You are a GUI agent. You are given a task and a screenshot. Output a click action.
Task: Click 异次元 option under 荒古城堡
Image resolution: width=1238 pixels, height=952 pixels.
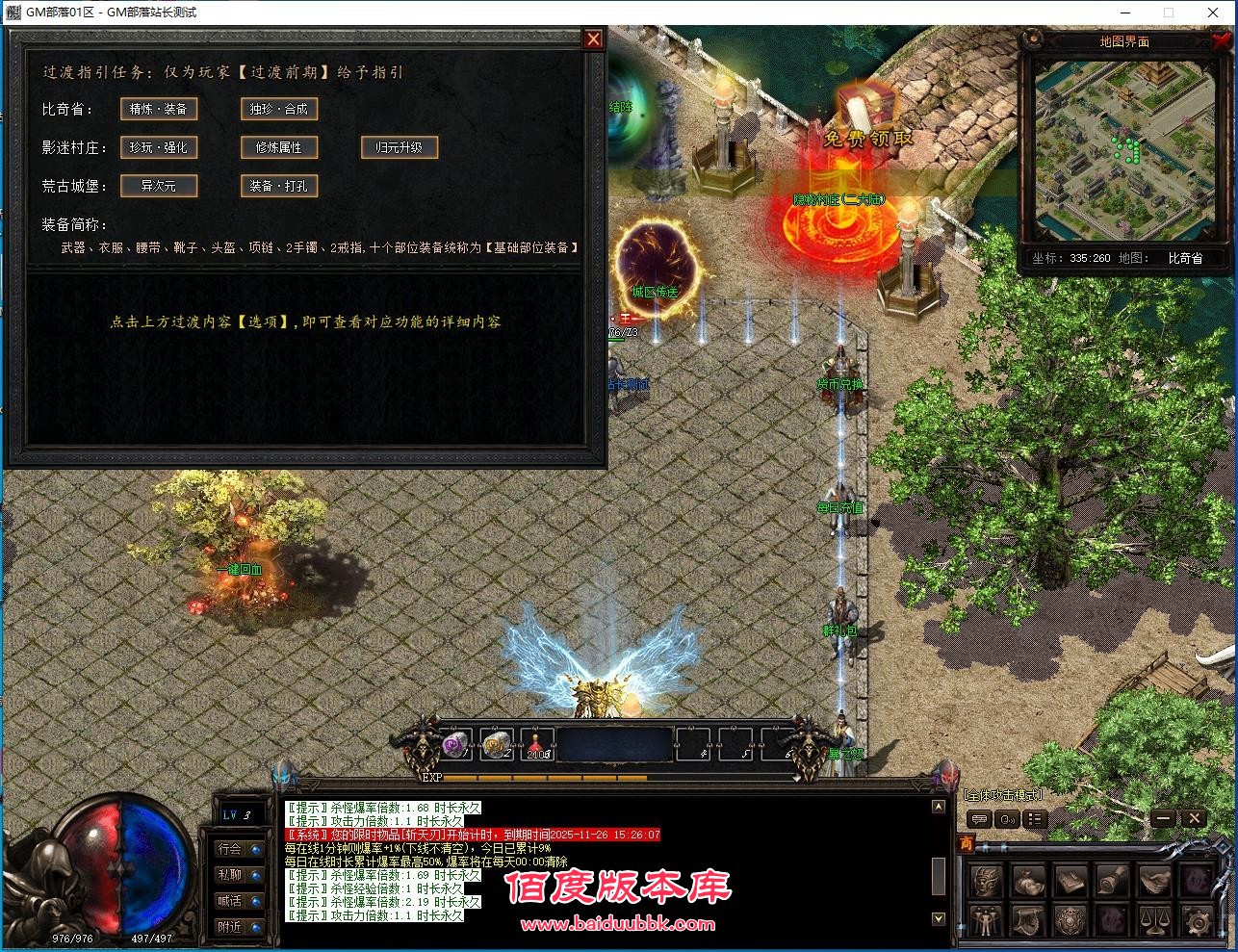(x=159, y=186)
